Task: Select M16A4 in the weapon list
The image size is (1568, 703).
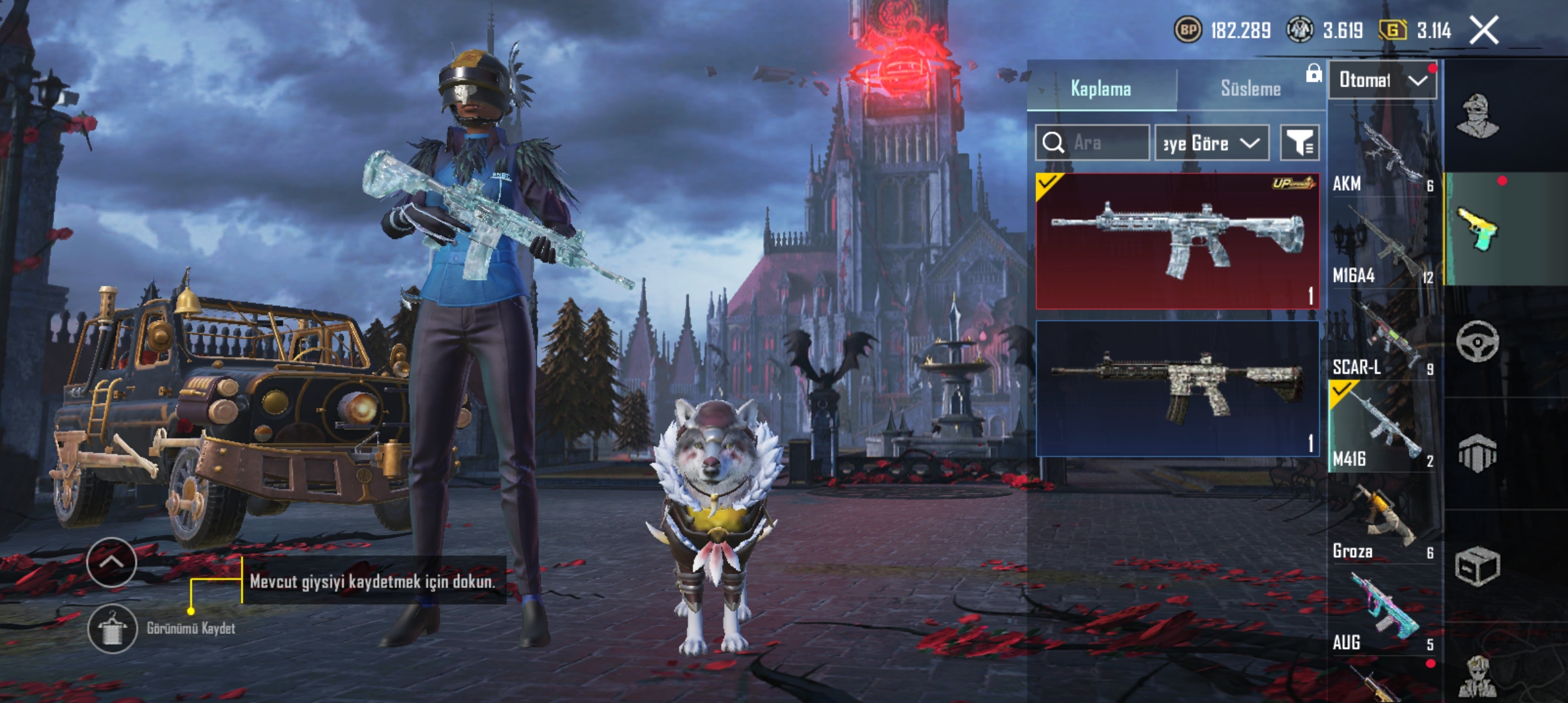Action: pyautogui.click(x=1383, y=246)
